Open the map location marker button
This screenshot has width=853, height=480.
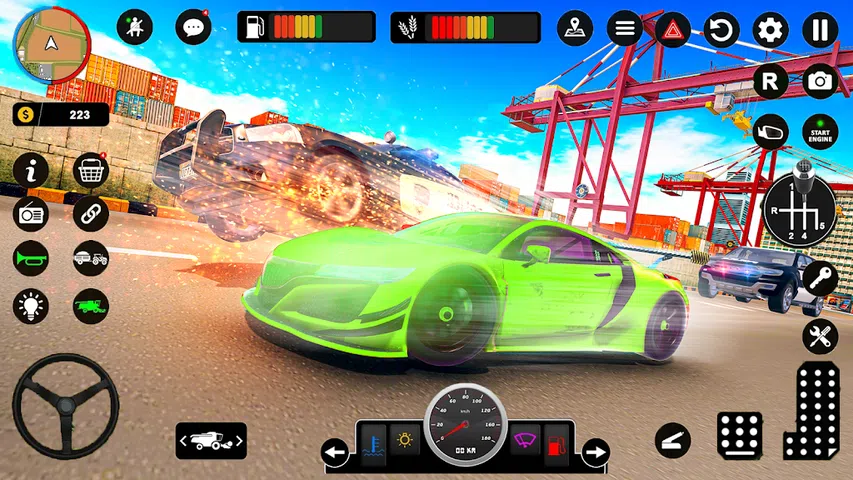click(574, 27)
